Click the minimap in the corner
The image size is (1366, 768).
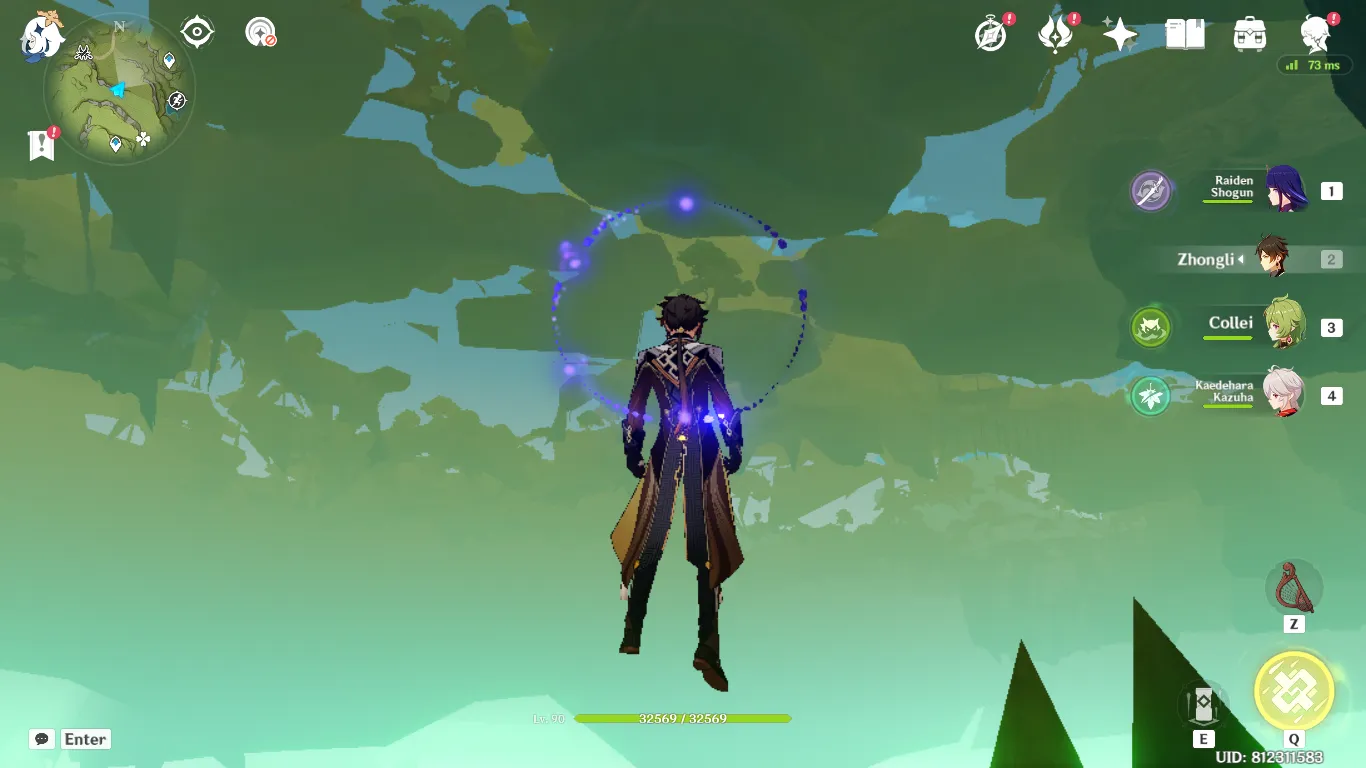click(118, 90)
